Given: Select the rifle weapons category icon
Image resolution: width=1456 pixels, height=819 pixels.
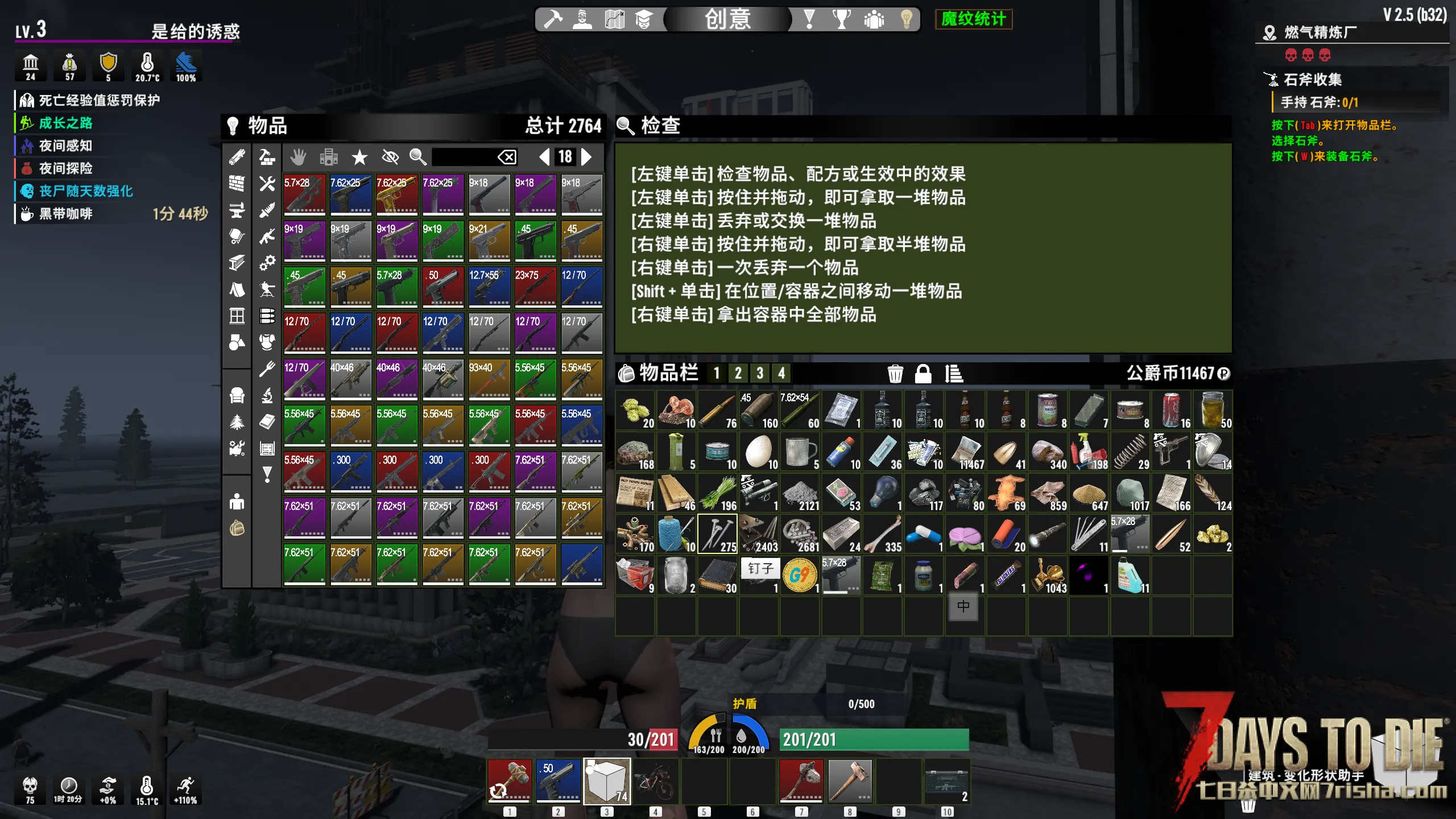Looking at the screenshot, I should [267, 236].
